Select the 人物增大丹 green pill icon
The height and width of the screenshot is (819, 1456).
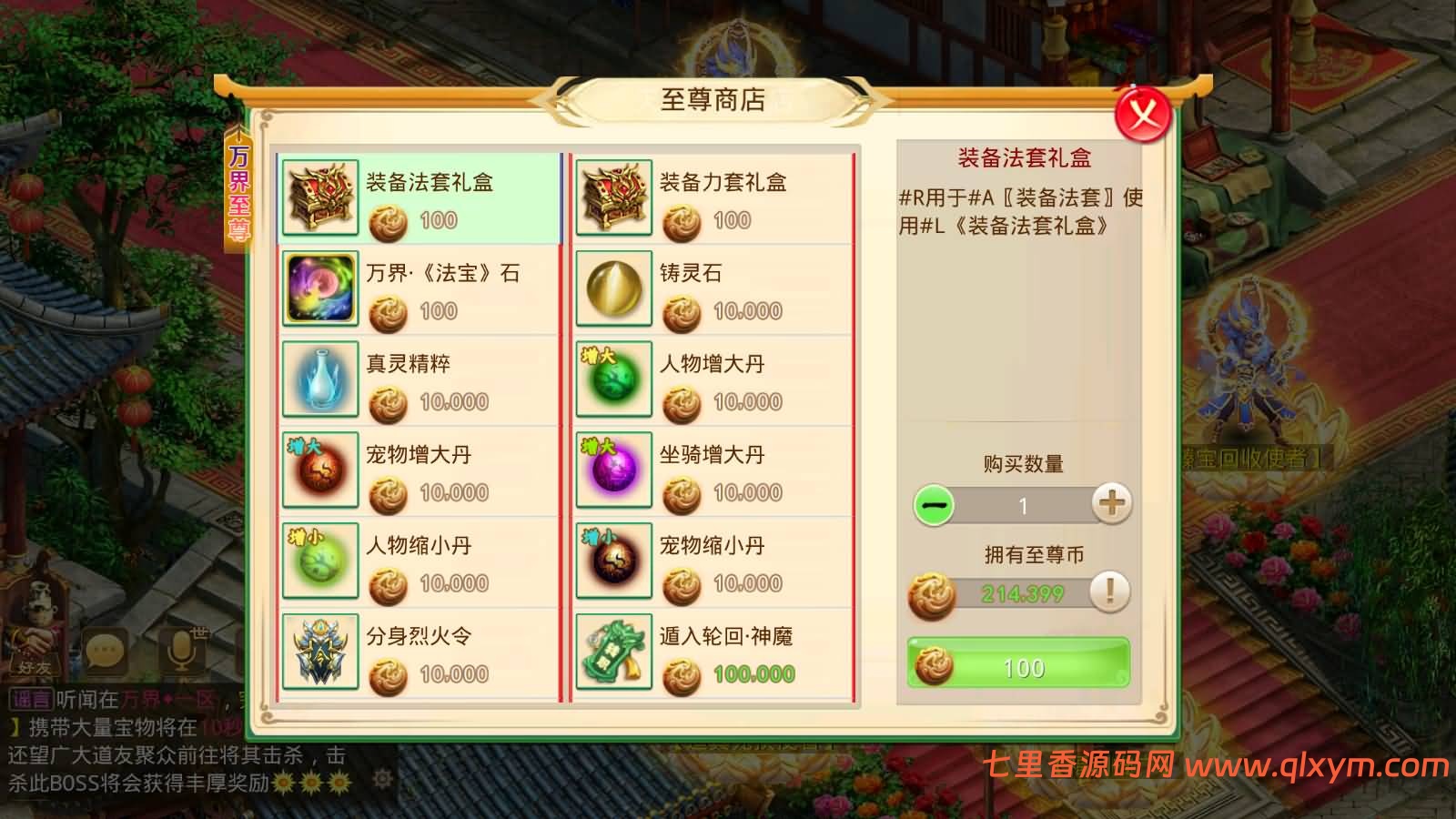pyautogui.click(x=614, y=379)
